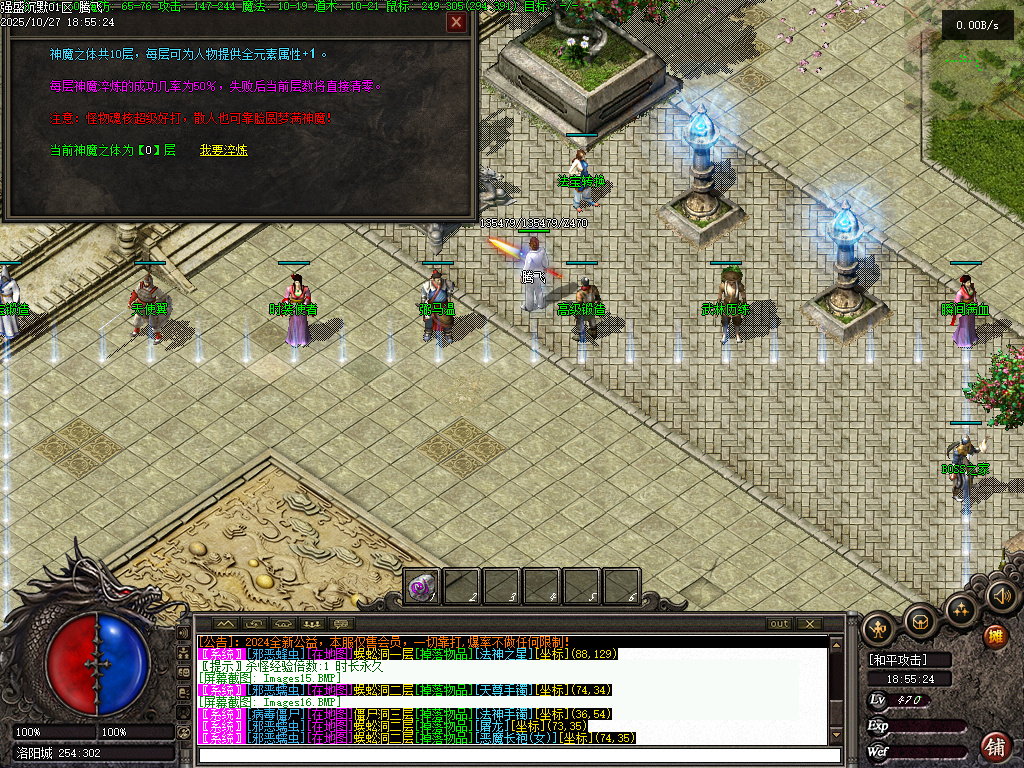
Task: Use the purple spiral item in hotbar slot 1
Action: (423, 587)
